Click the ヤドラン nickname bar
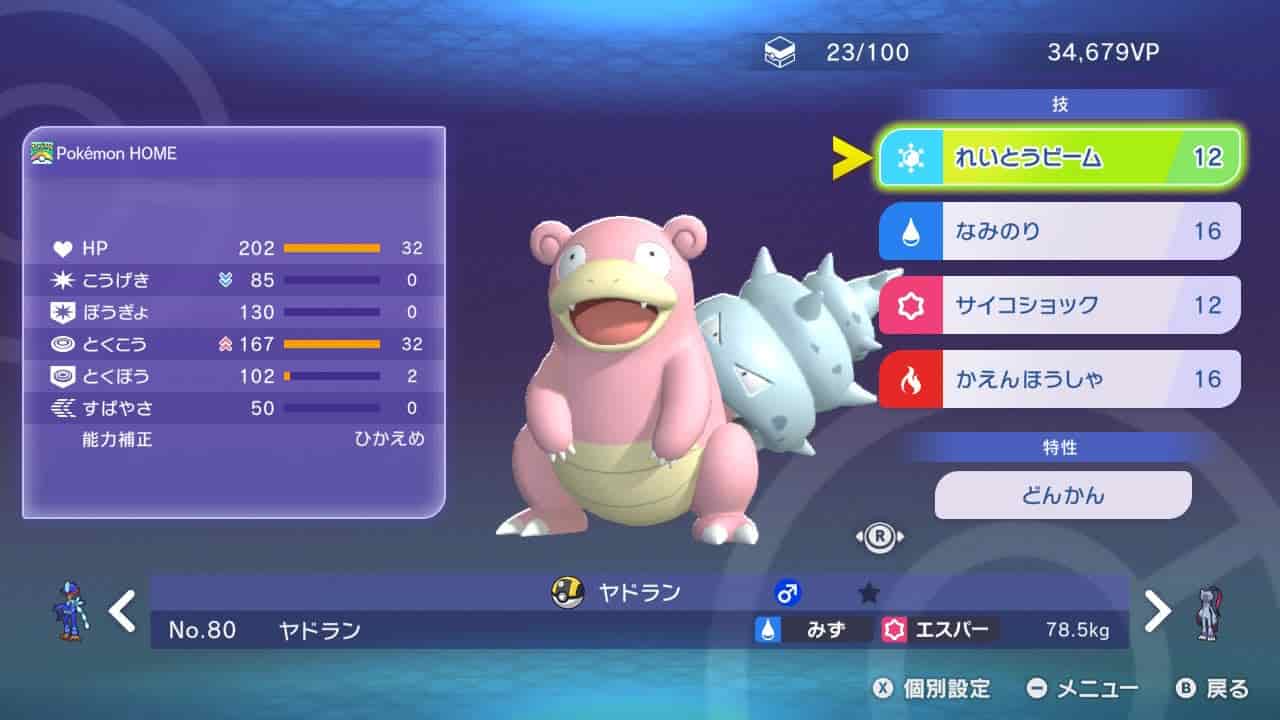The height and width of the screenshot is (720, 1280). (x=640, y=593)
